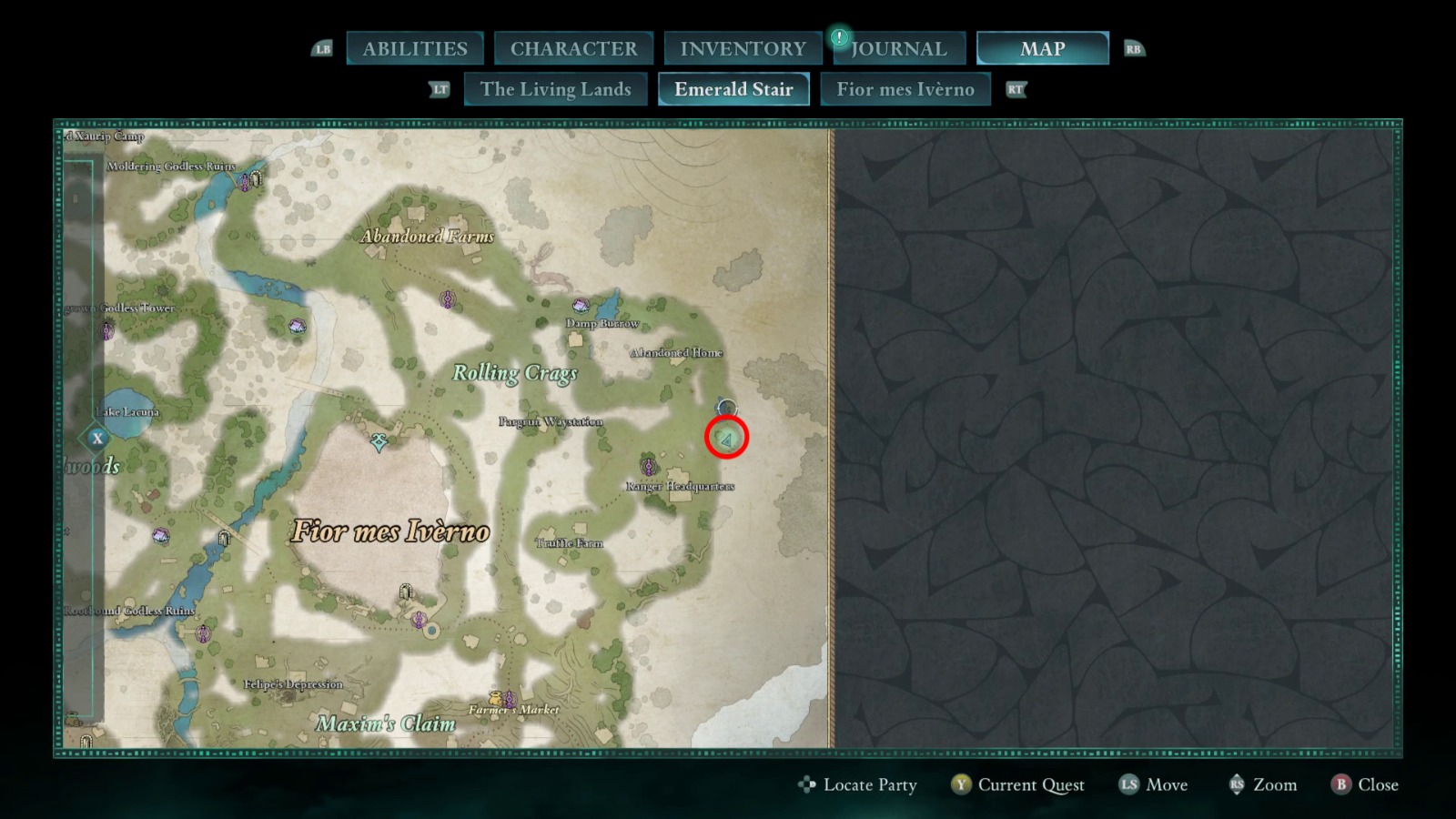Click the Locate Party d-pad icon

point(806,784)
